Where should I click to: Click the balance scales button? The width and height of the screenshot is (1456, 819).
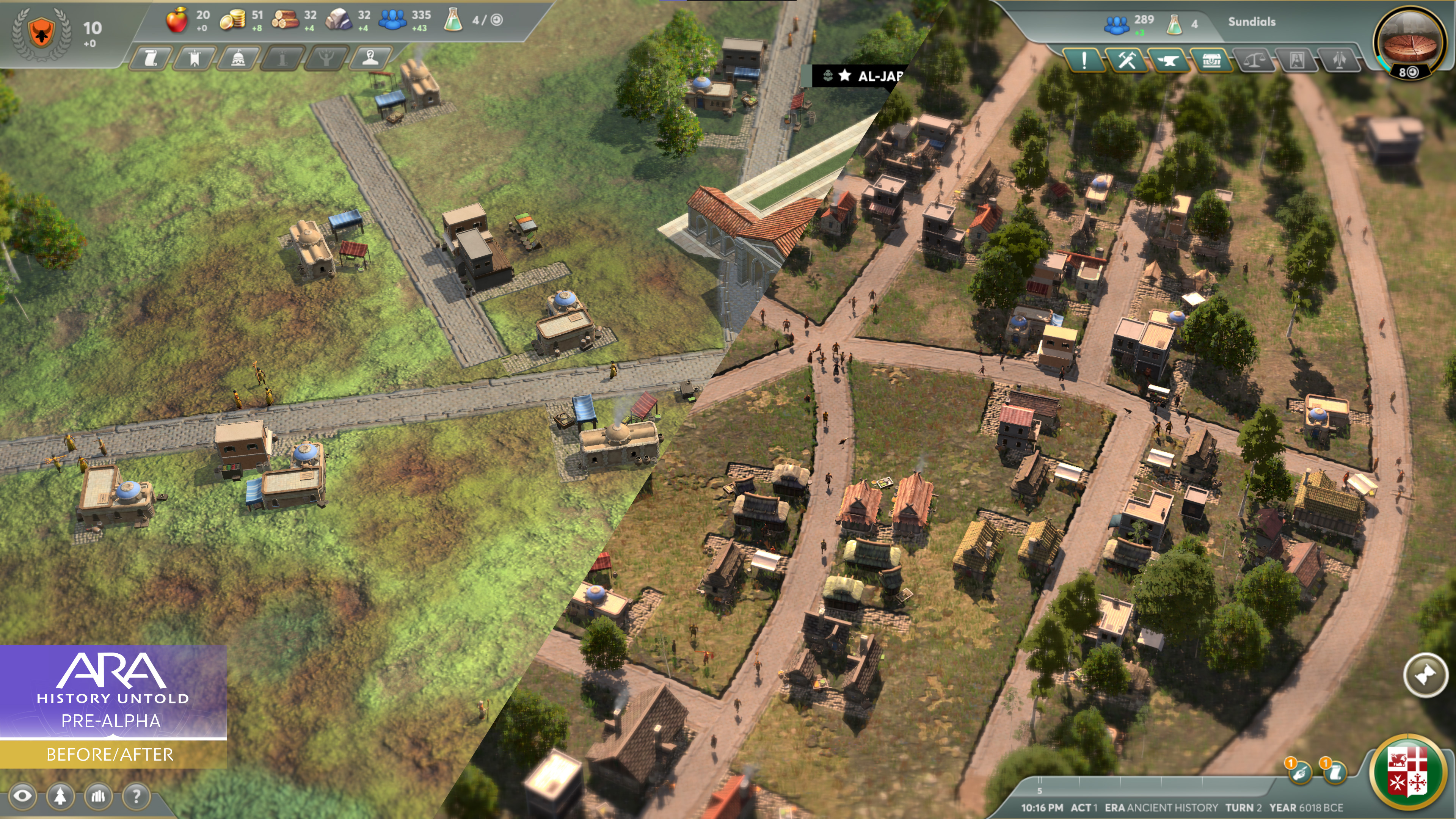click(1254, 60)
